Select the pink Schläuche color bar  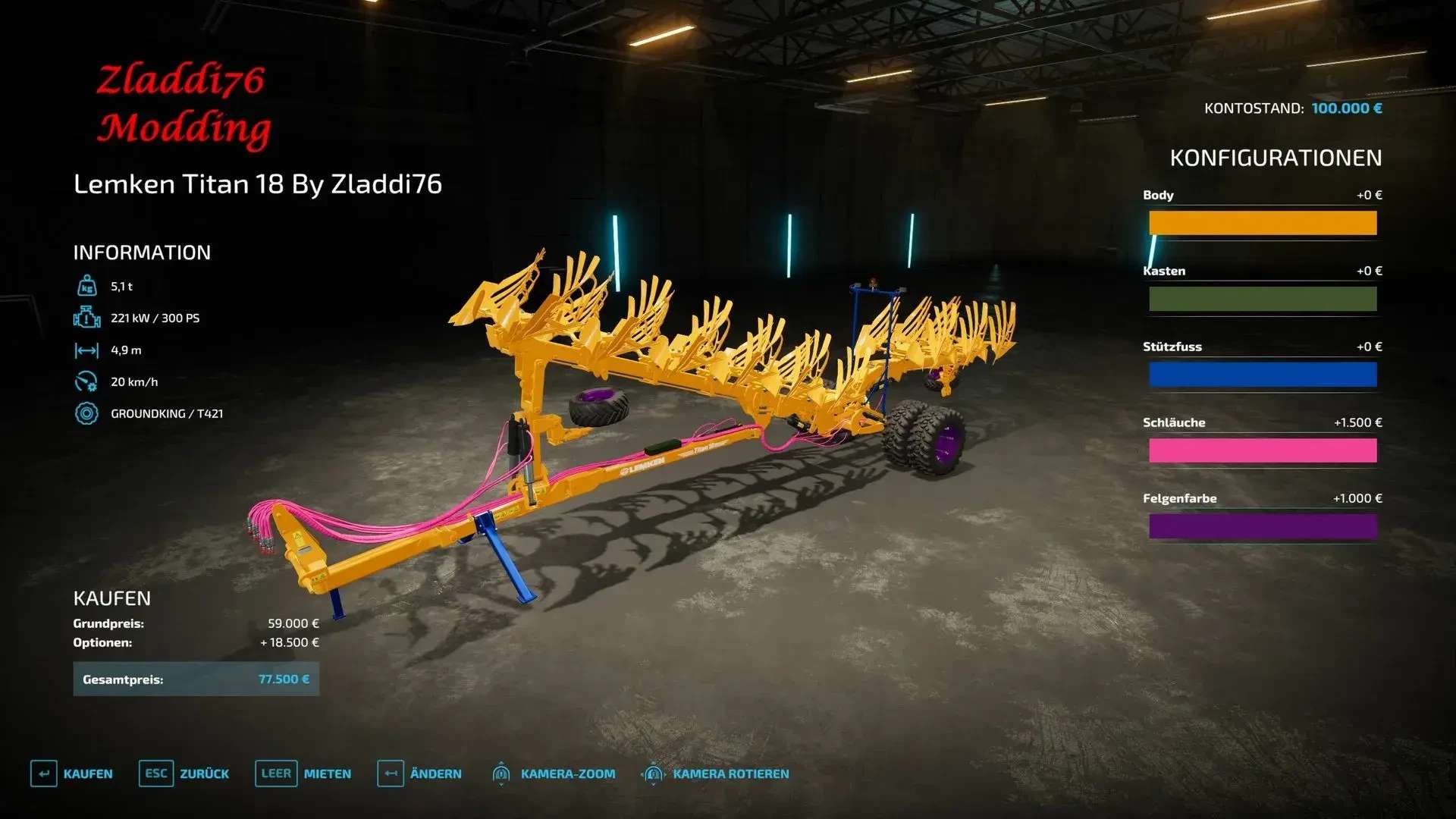tap(1262, 450)
